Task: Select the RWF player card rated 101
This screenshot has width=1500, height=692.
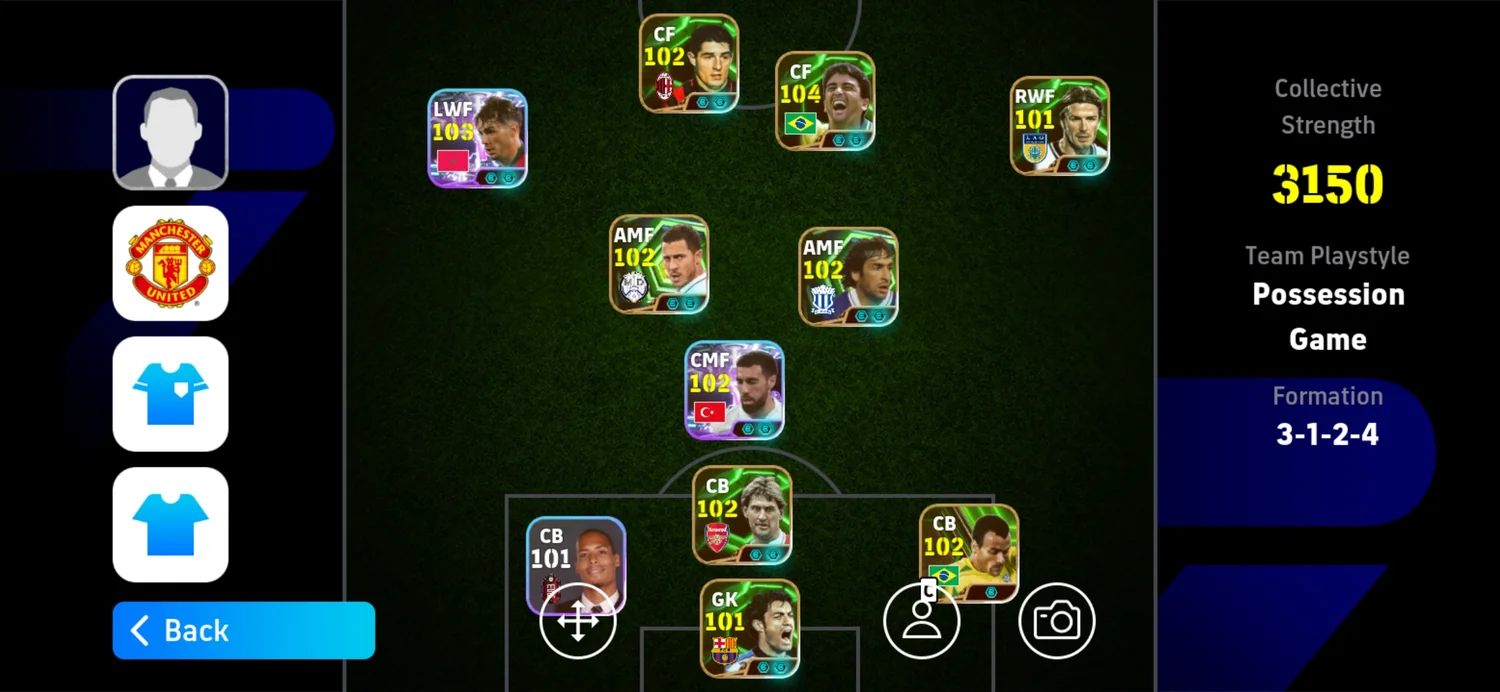Action: 1059,126
